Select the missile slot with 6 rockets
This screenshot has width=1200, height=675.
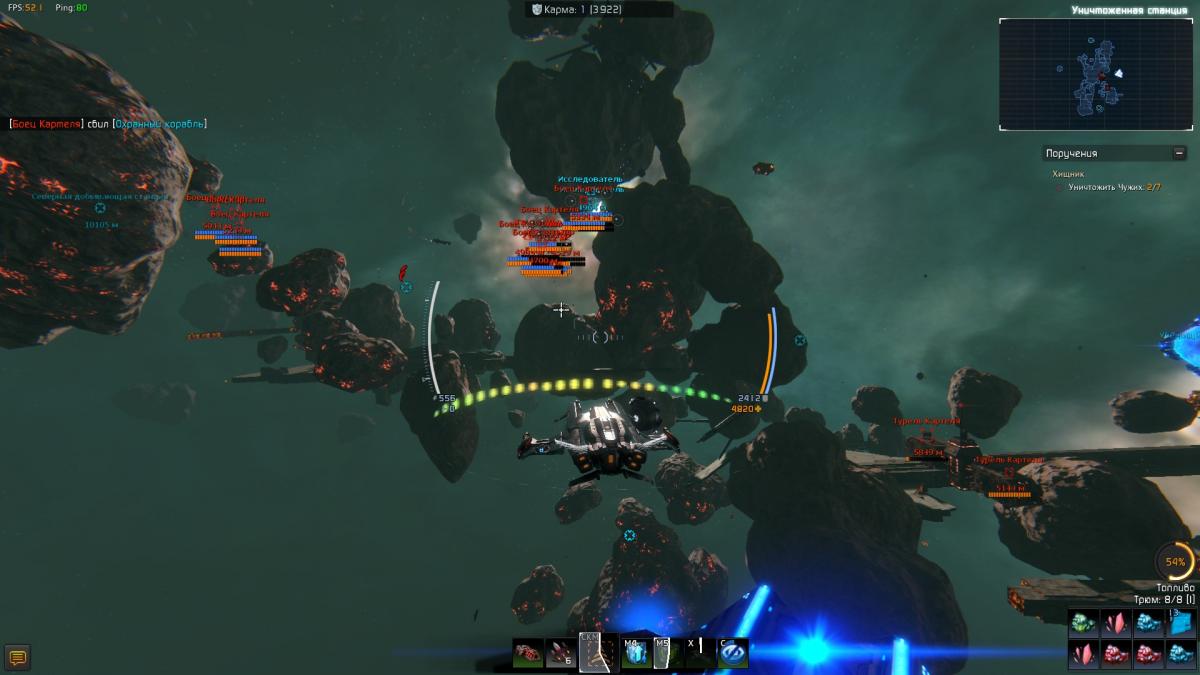[561, 653]
